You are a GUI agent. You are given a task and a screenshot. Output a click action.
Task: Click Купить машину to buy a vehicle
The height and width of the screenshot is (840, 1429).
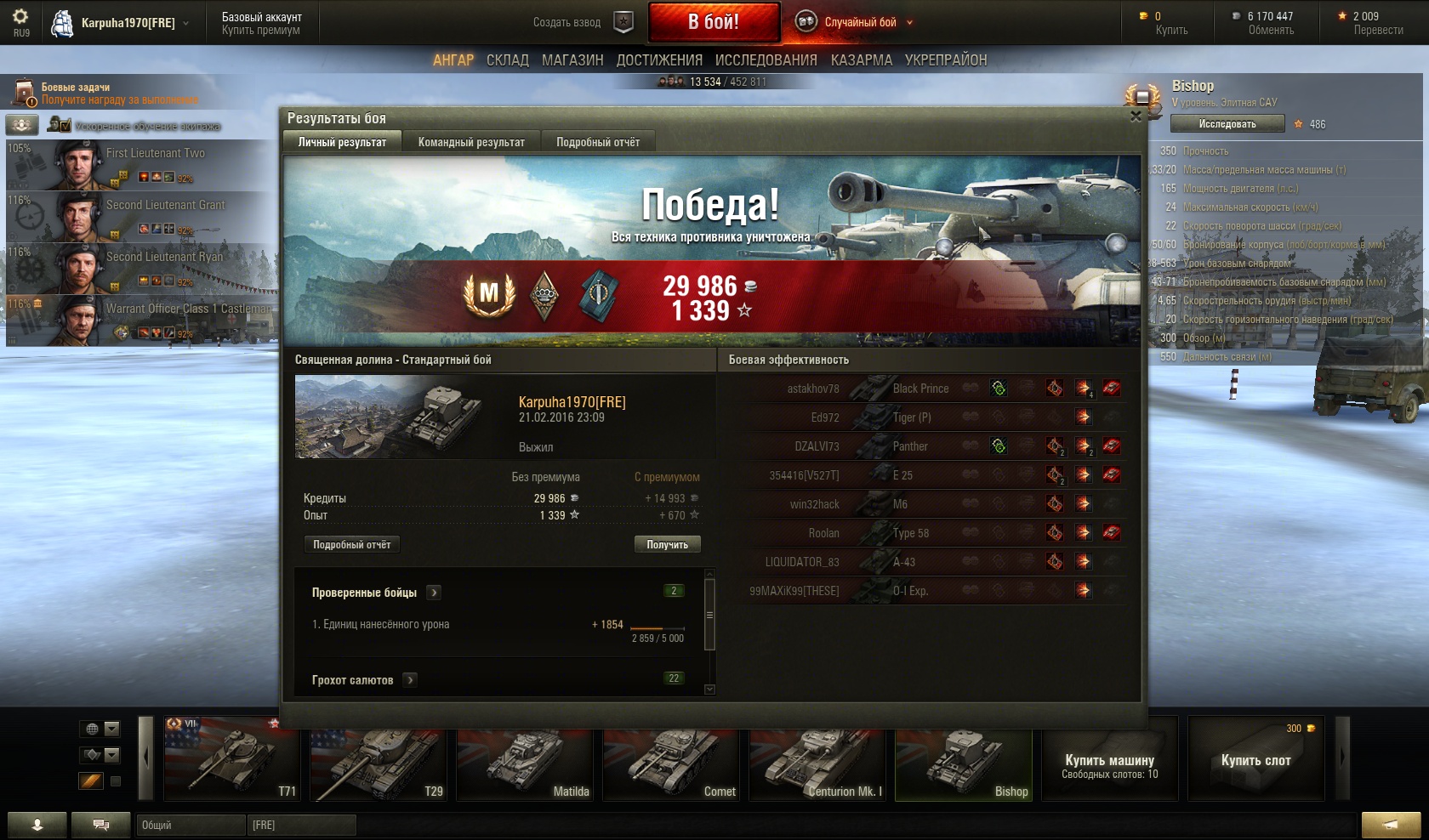pyautogui.click(x=1109, y=759)
